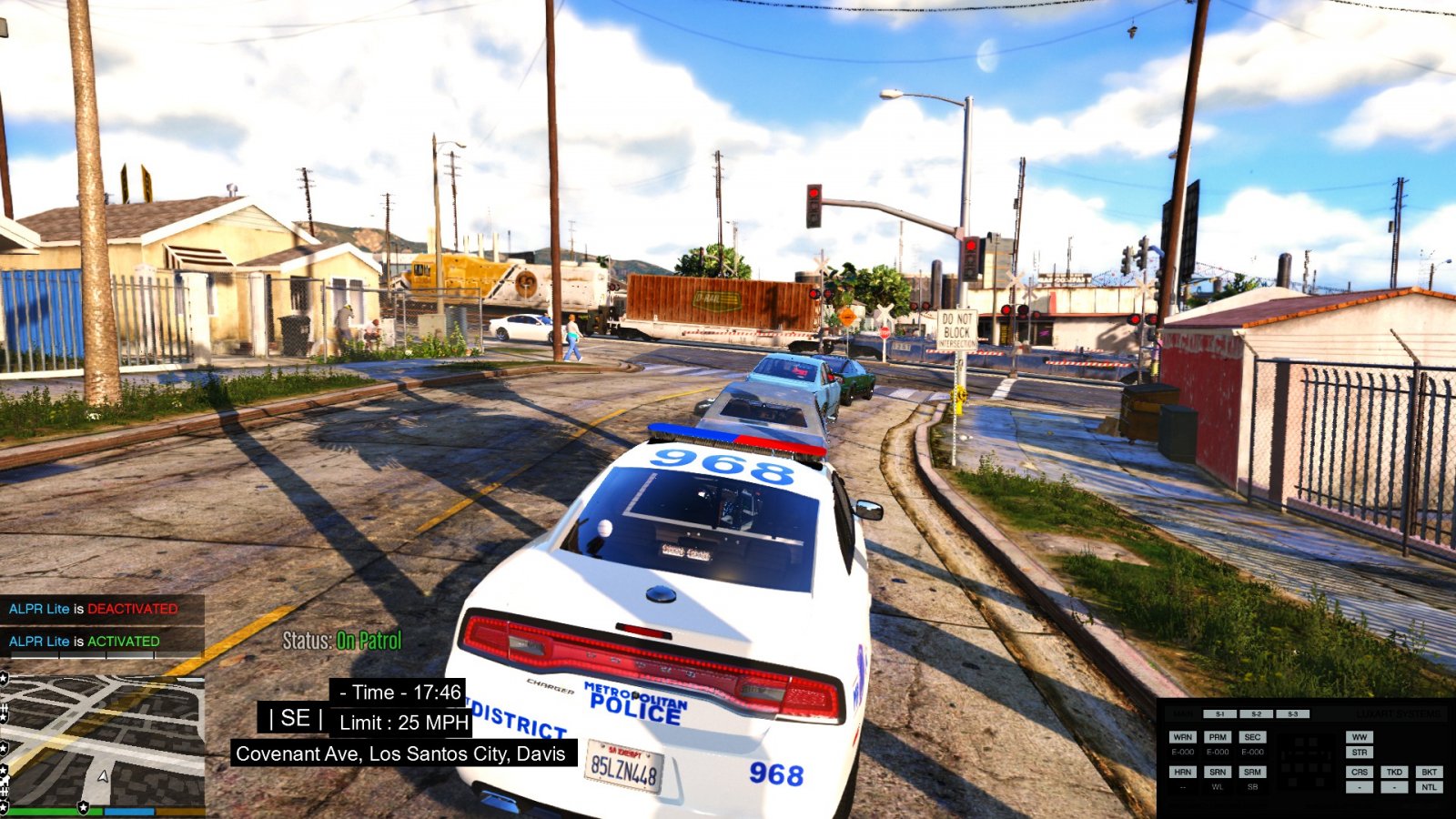Select the S-1 siren tab

(x=1219, y=714)
